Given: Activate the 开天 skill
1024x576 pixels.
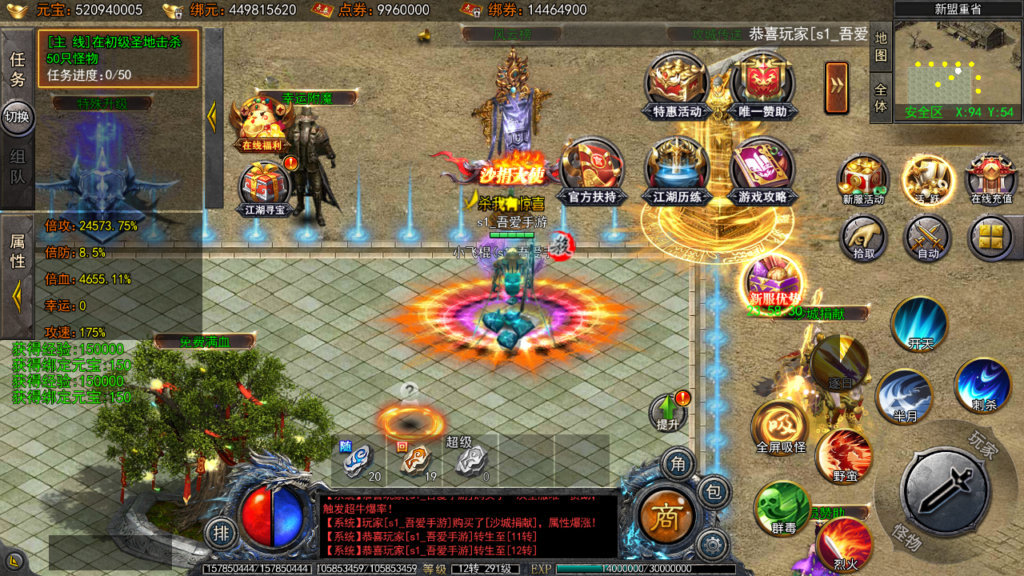Looking at the screenshot, I should tap(919, 323).
